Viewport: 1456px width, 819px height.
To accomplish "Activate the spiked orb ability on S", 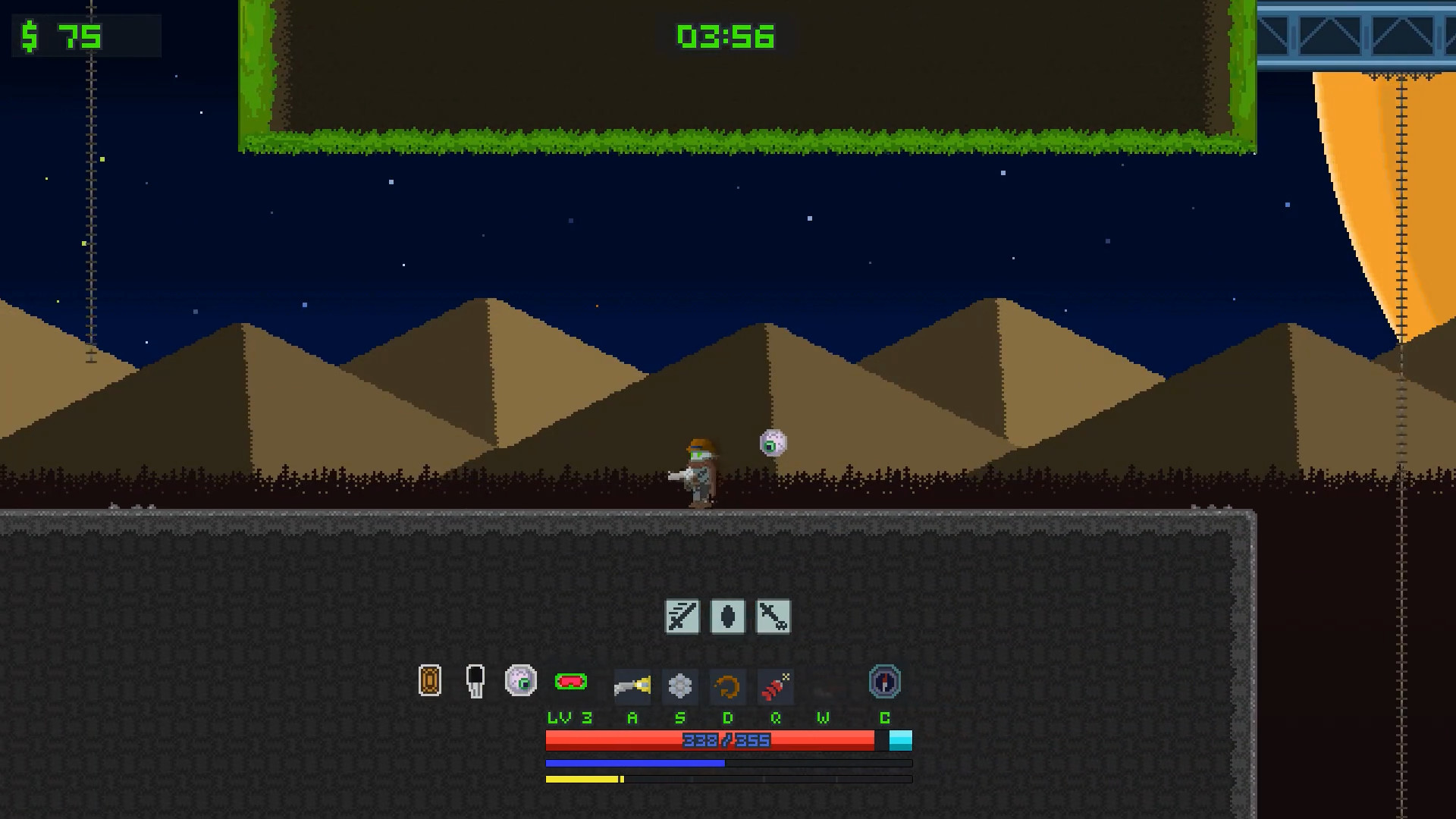I will pos(680,686).
